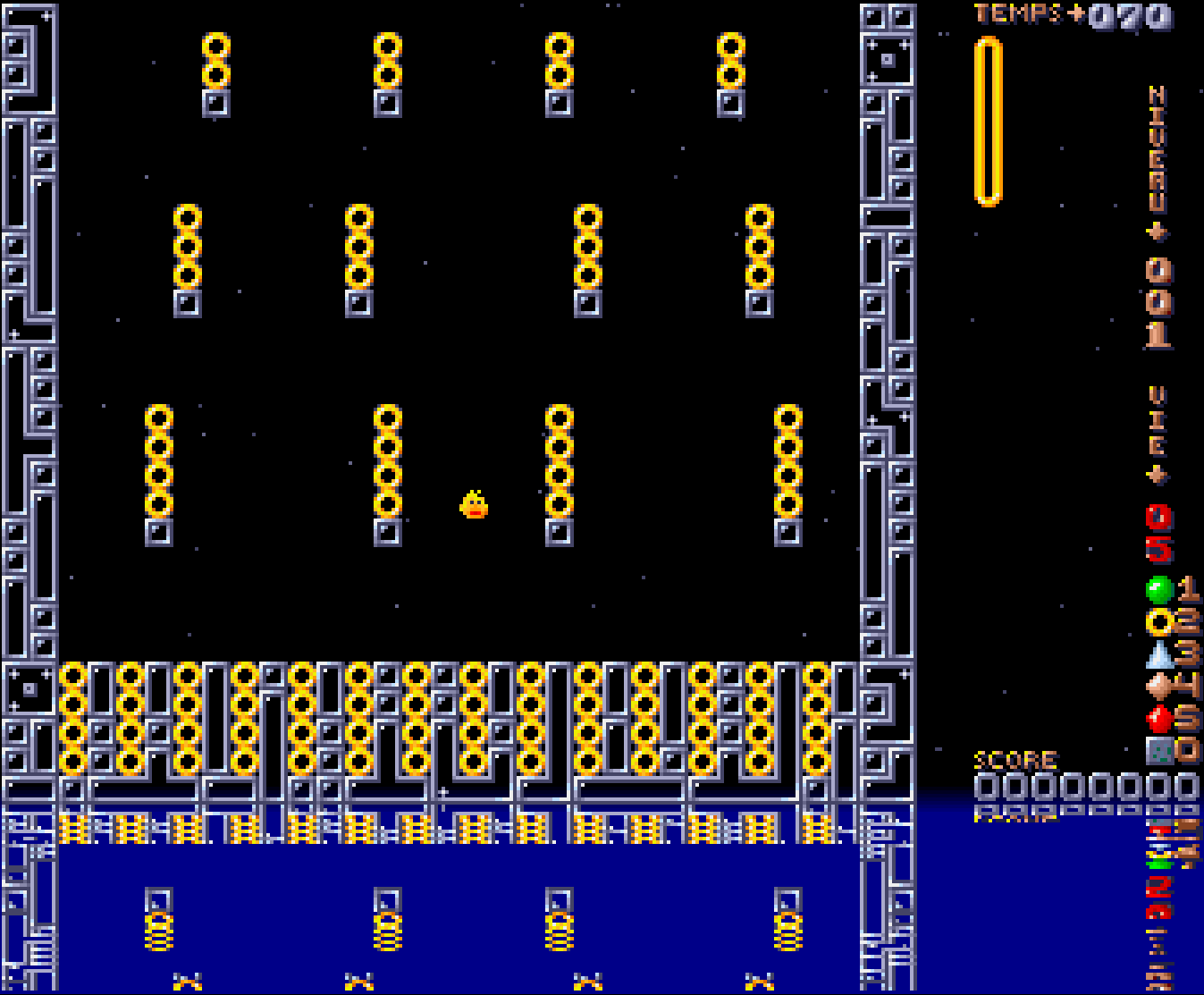Image resolution: width=1204 pixels, height=995 pixels.
Task: Select the green ball item icon
Action: (1159, 590)
